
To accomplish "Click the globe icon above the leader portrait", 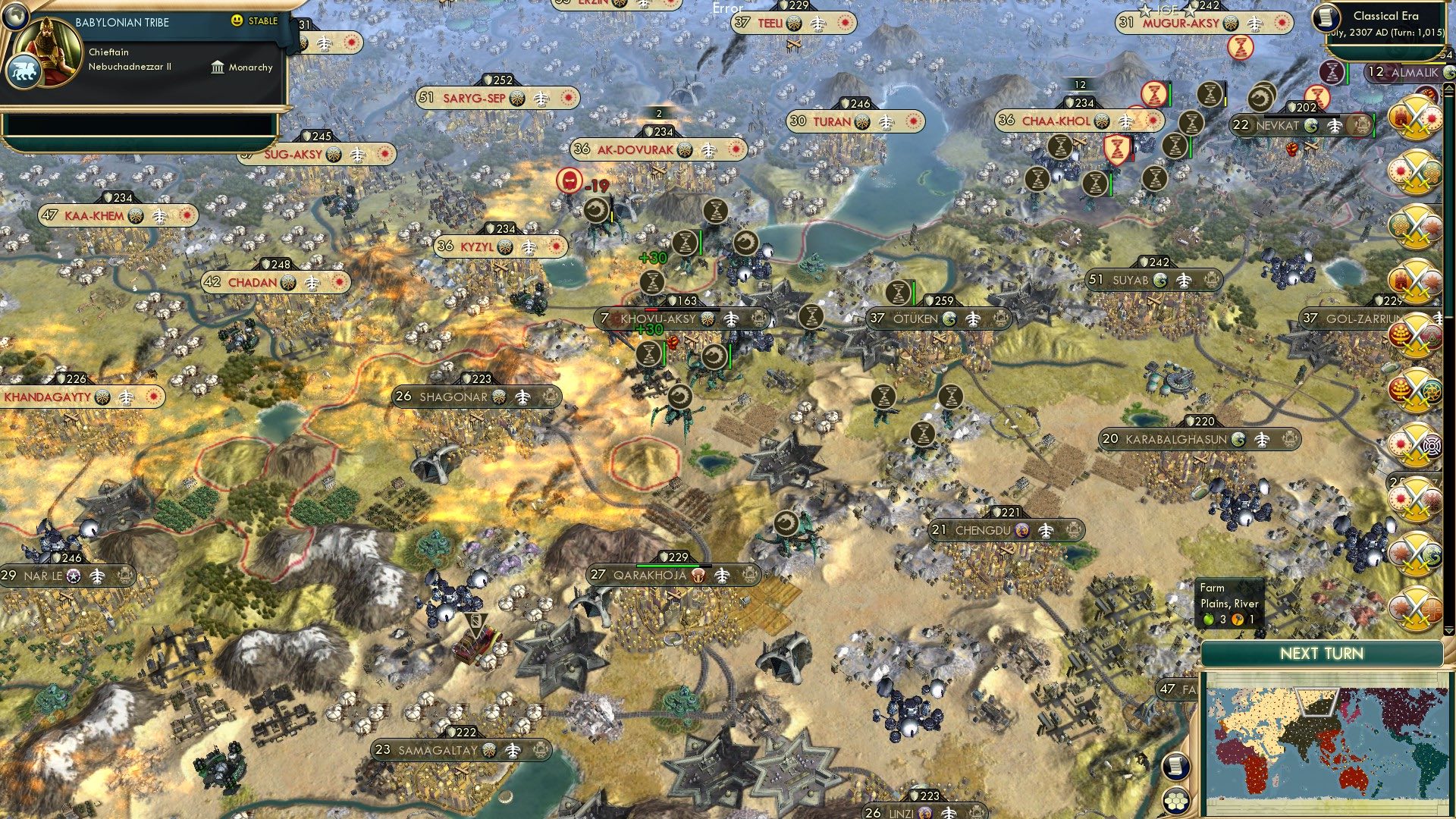I will click(15, 17).
